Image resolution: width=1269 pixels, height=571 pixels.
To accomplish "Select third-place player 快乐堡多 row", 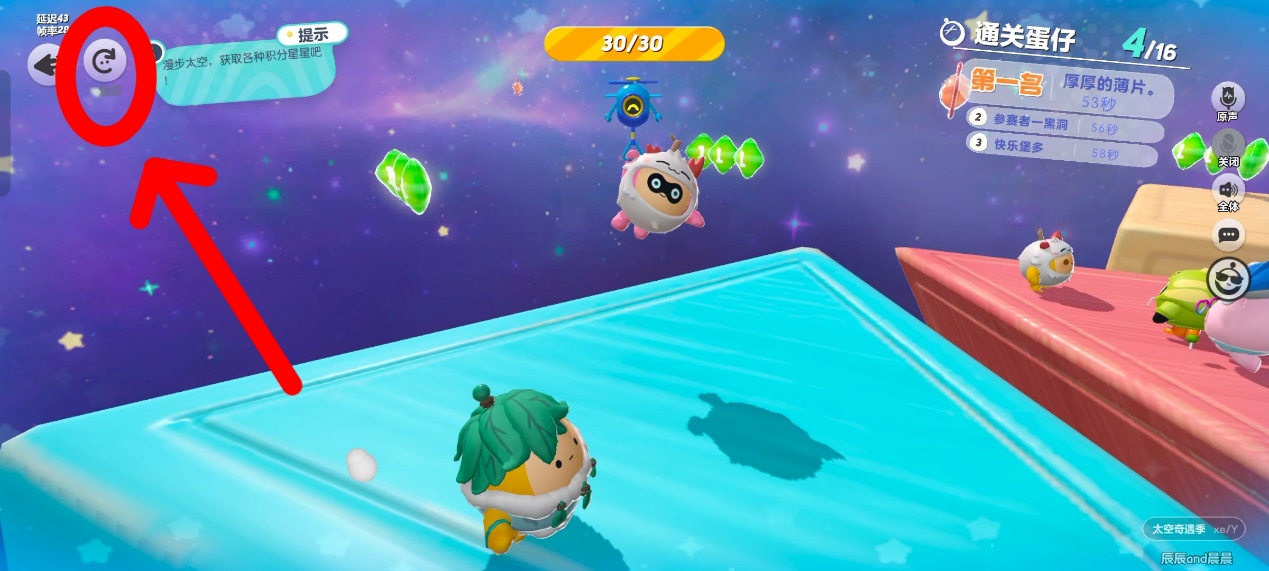I will [x=1065, y=154].
